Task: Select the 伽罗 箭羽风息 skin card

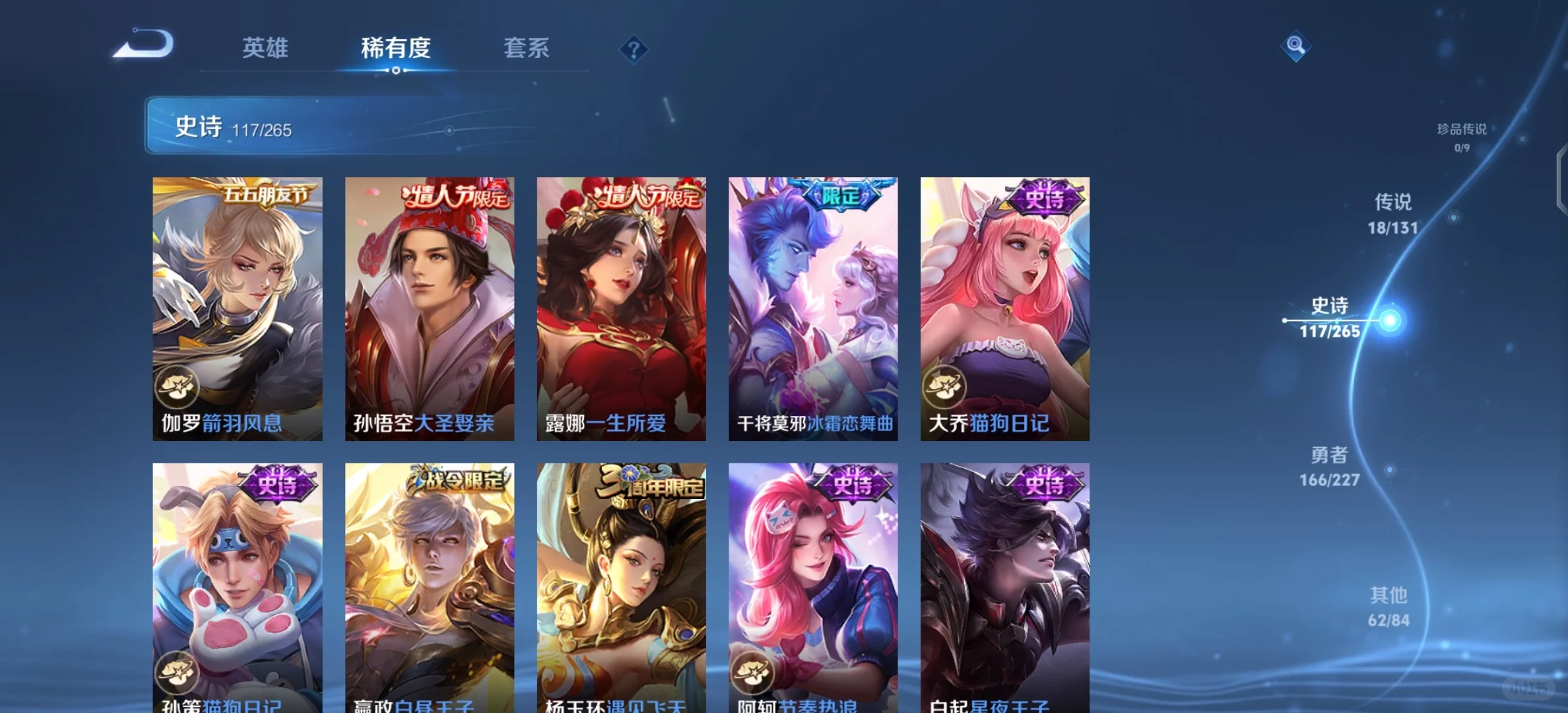Action: (238, 308)
